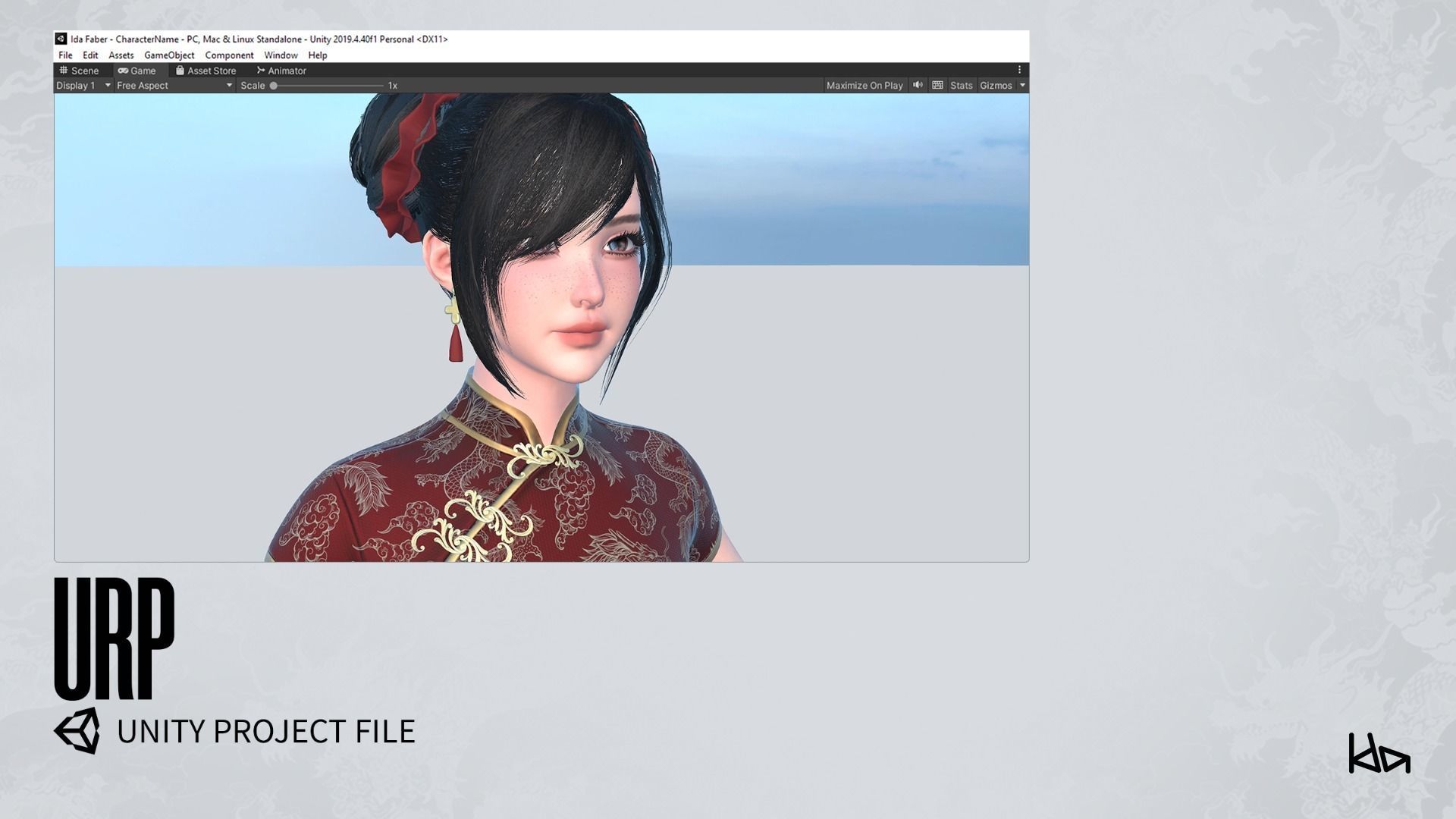Click the Help menu item
Image resolution: width=1456 pixels, height=819 pixels.
(318, 55)
